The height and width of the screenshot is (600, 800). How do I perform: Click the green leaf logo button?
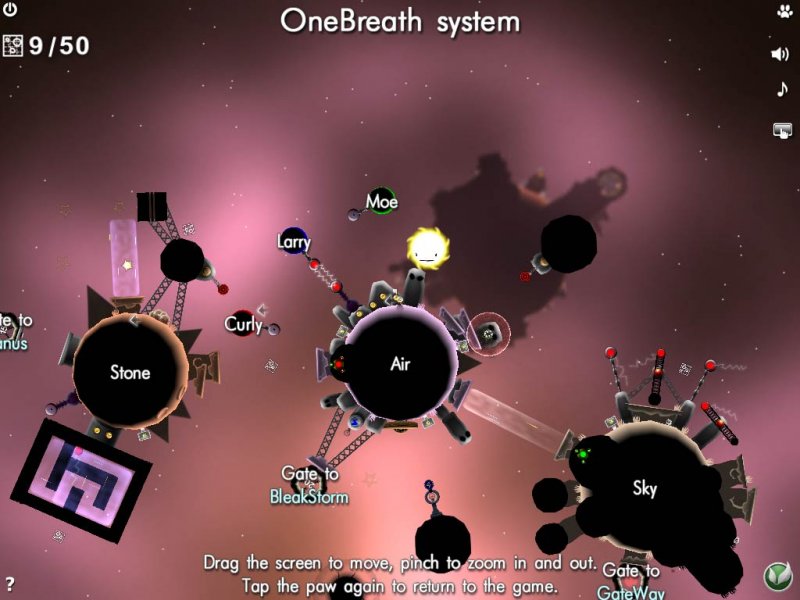[x=778, y=577]
